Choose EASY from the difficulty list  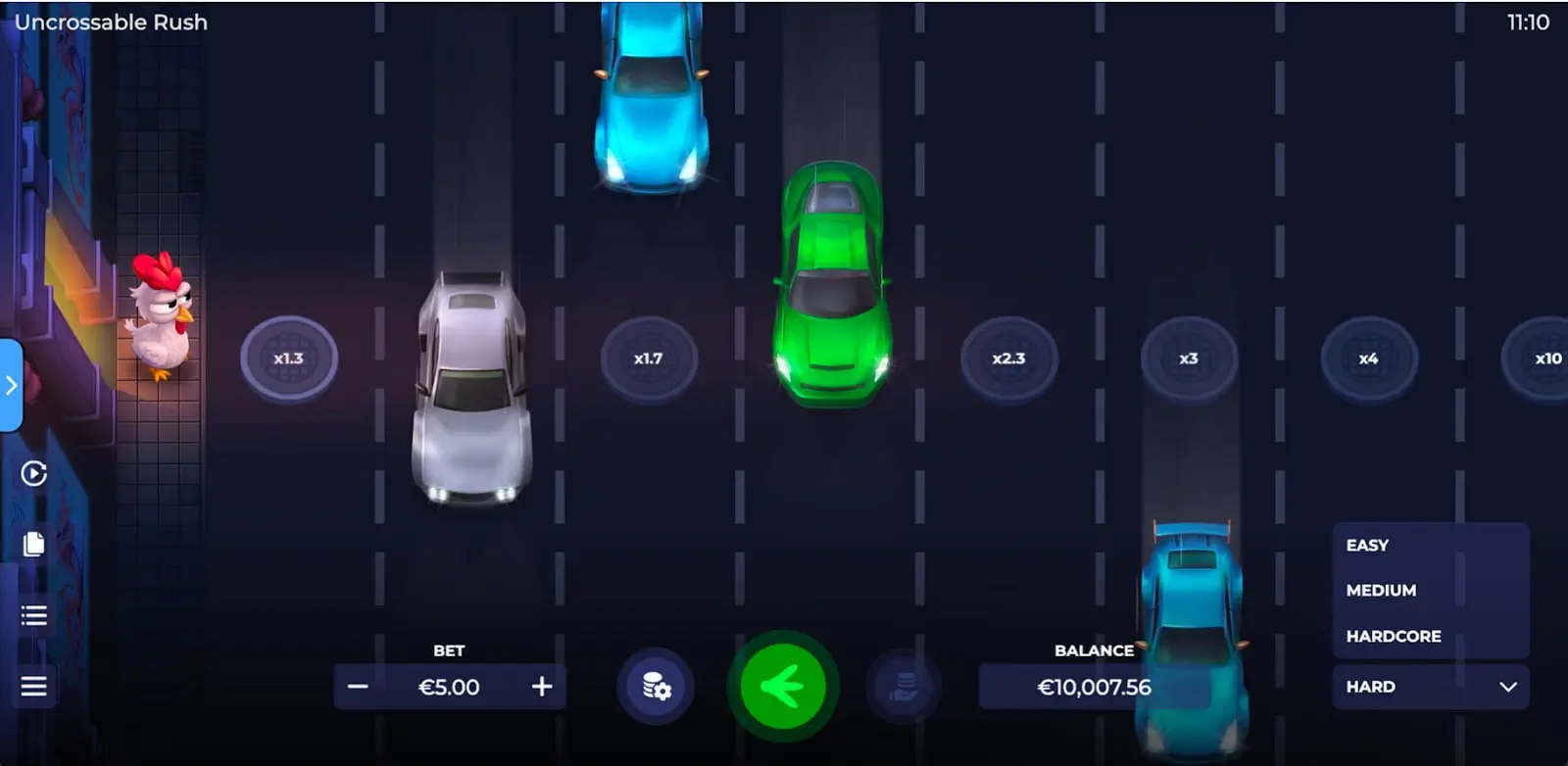click(x=1367, y=545)
